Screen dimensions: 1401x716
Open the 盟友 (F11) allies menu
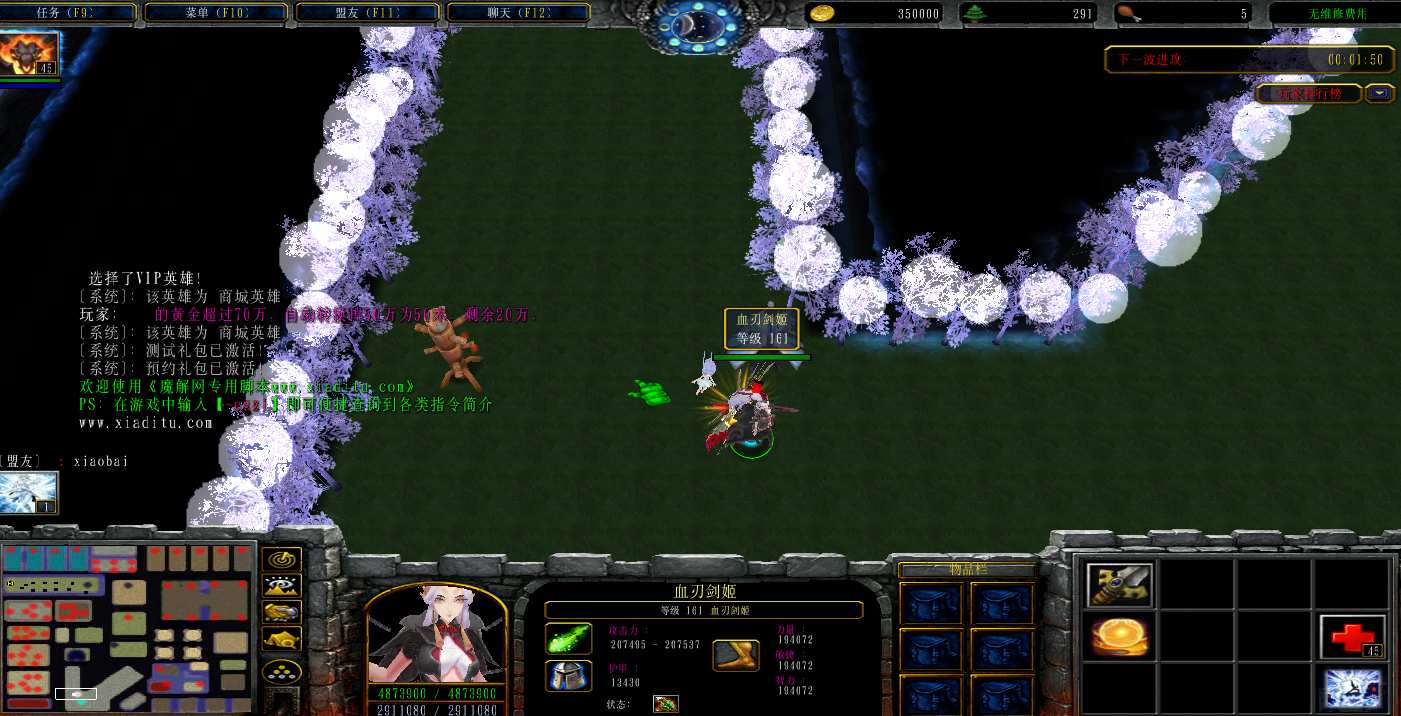367,13
